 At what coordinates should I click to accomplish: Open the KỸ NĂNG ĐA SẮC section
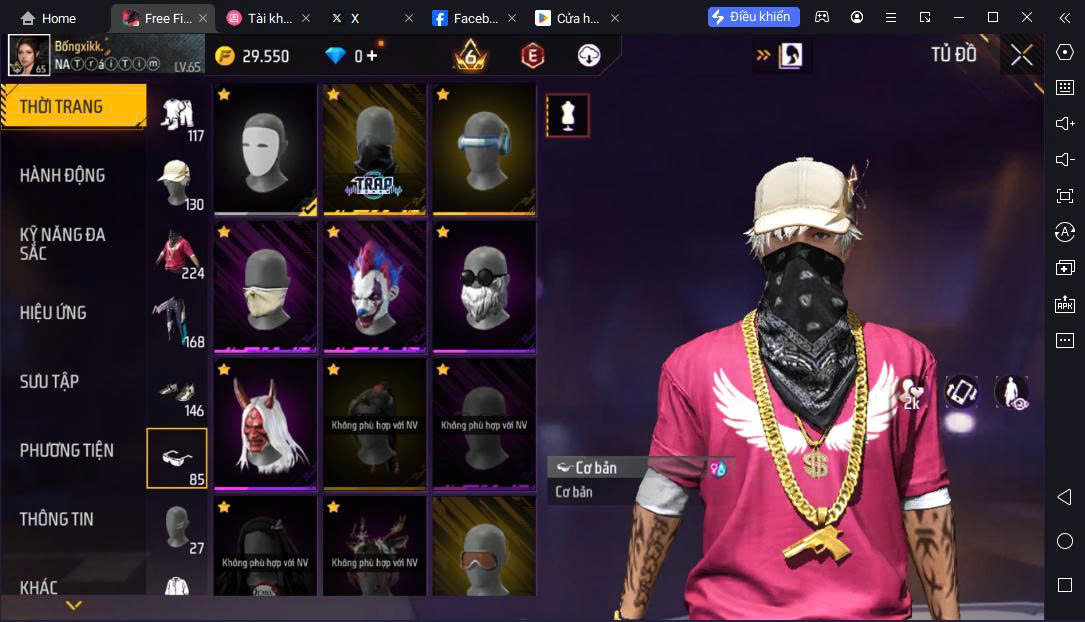(x=62, y=243)
